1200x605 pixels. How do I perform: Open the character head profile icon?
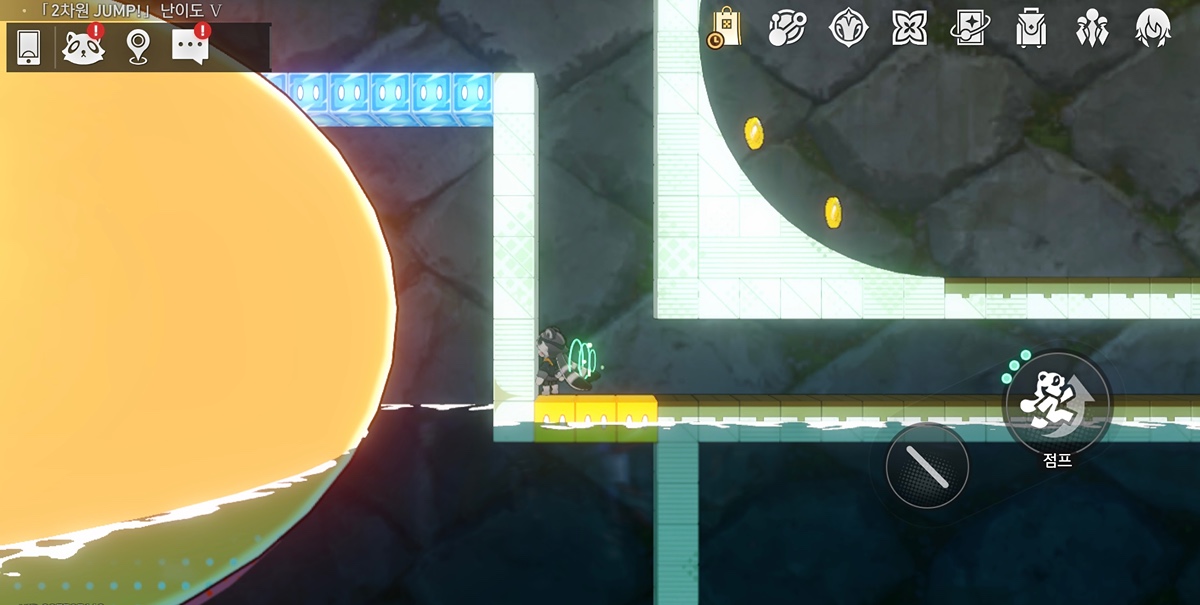coord(1154,27)
